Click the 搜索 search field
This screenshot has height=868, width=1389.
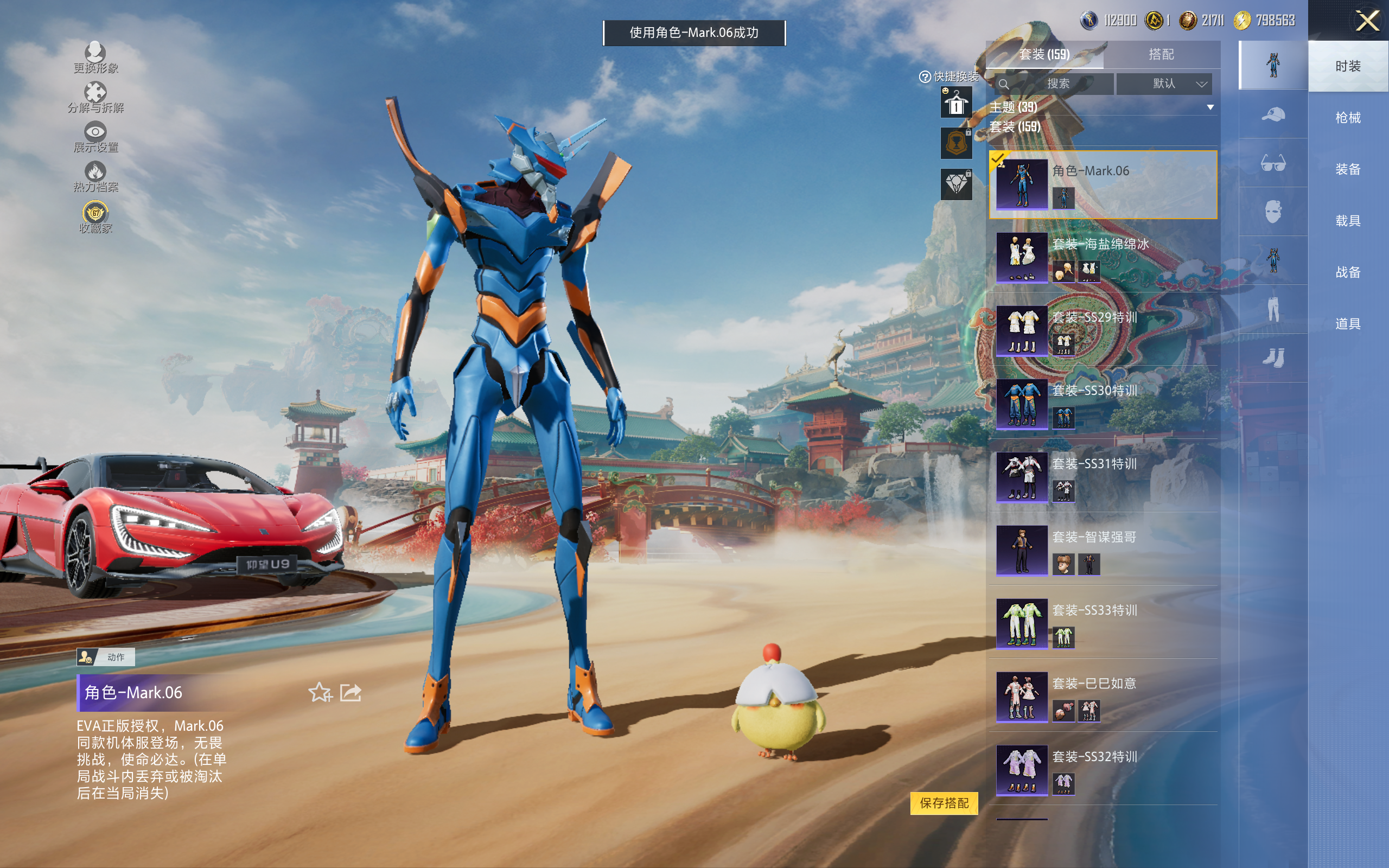pos(1056,84)
